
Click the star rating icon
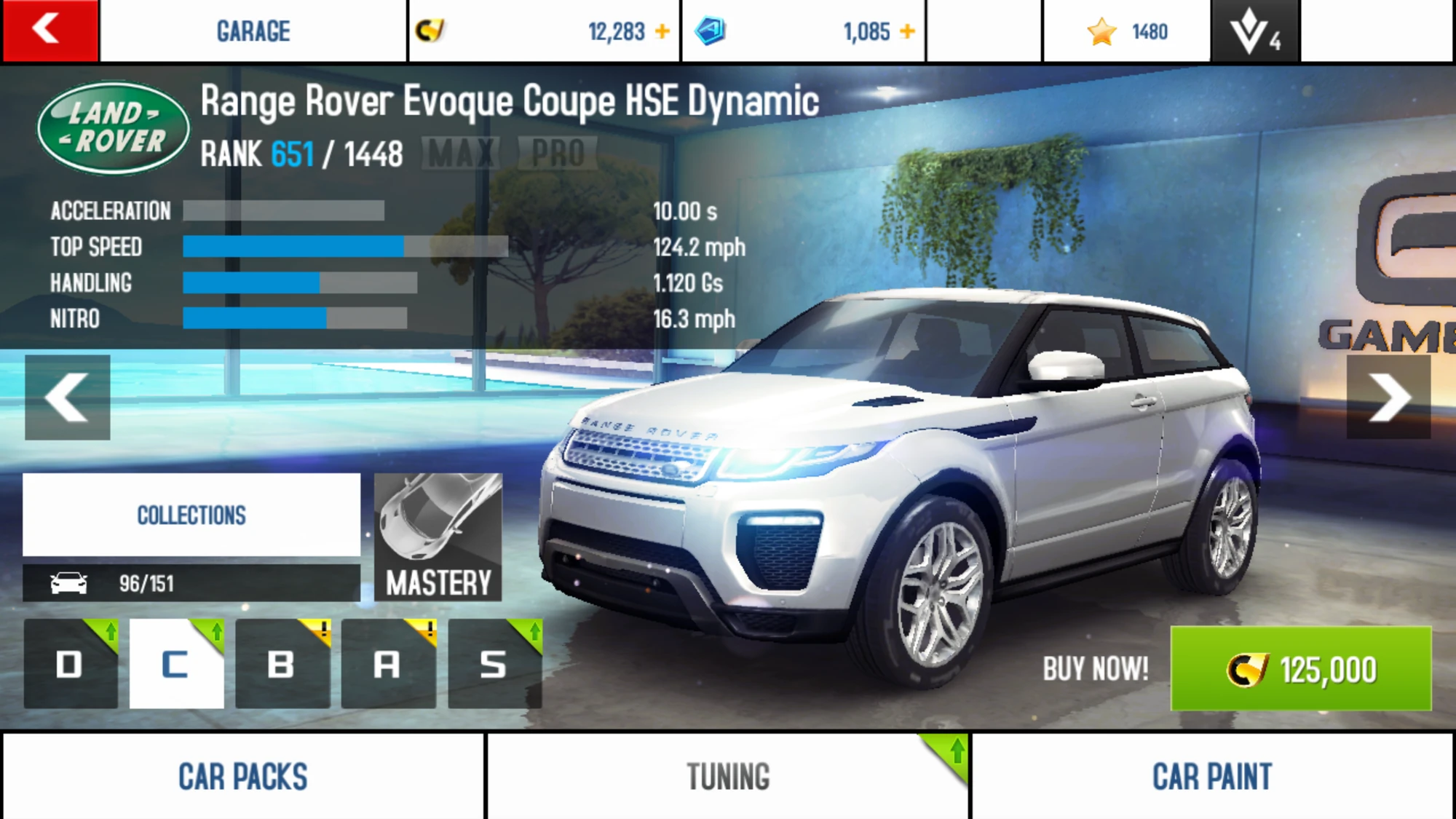1103,31
